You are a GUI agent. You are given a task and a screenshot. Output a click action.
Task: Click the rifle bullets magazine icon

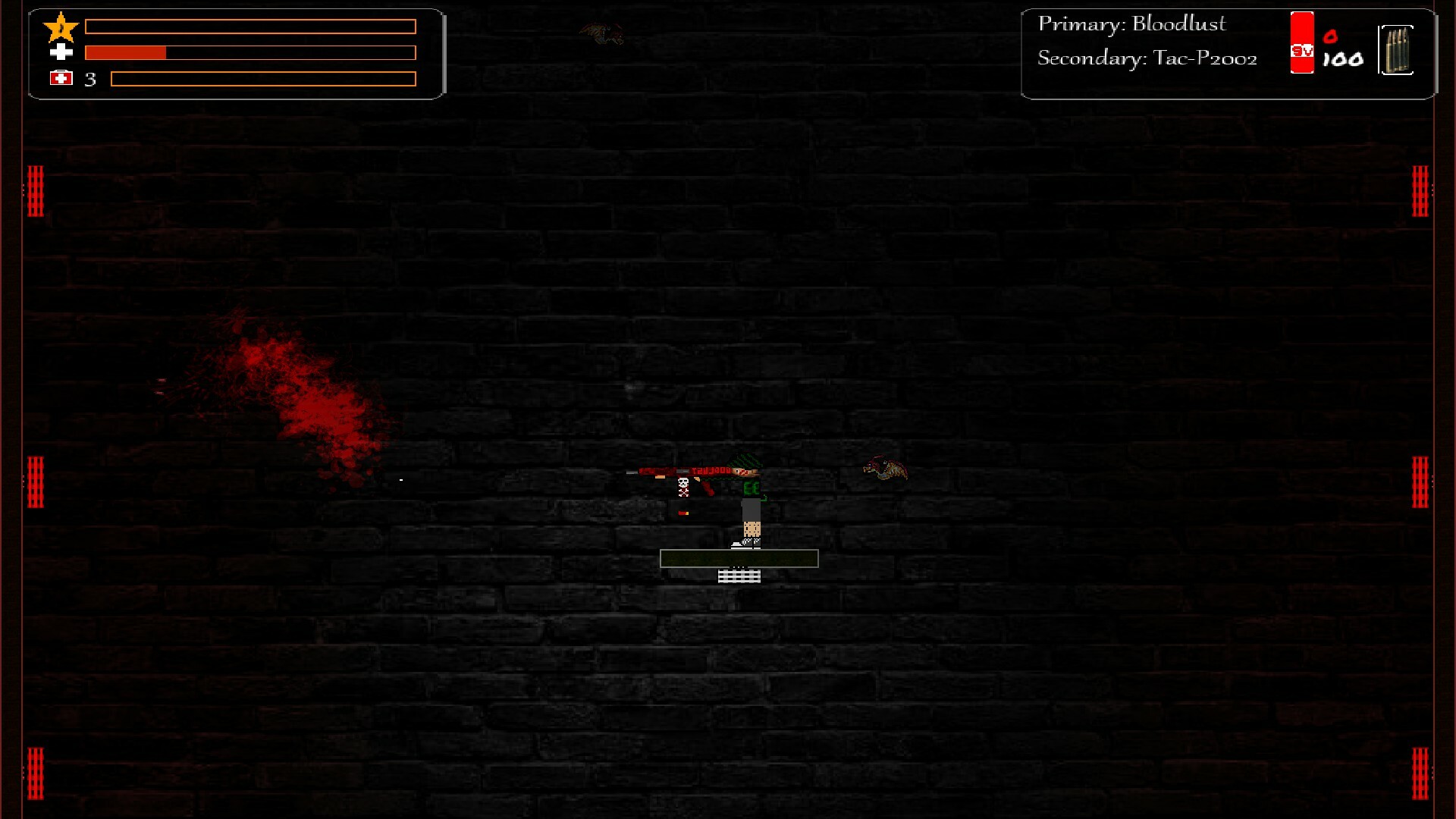click(1398, 50)
